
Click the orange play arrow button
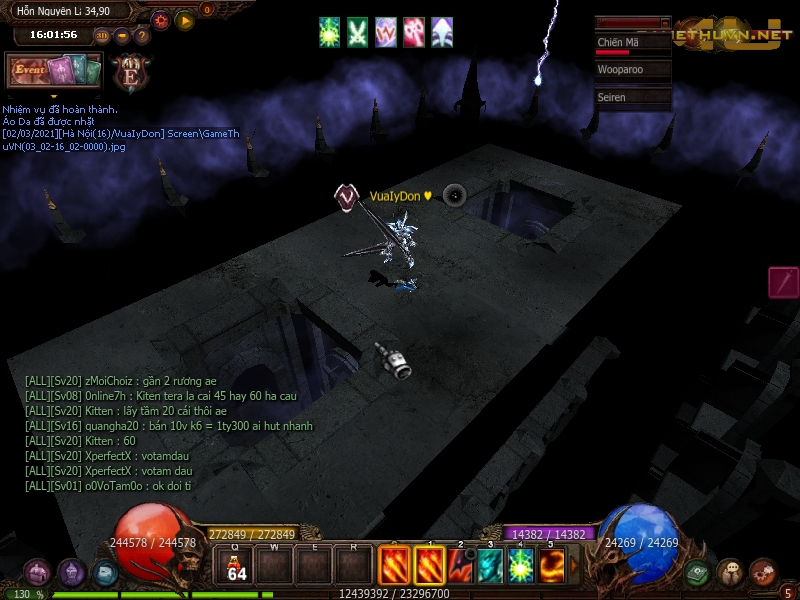coord(184,20)
